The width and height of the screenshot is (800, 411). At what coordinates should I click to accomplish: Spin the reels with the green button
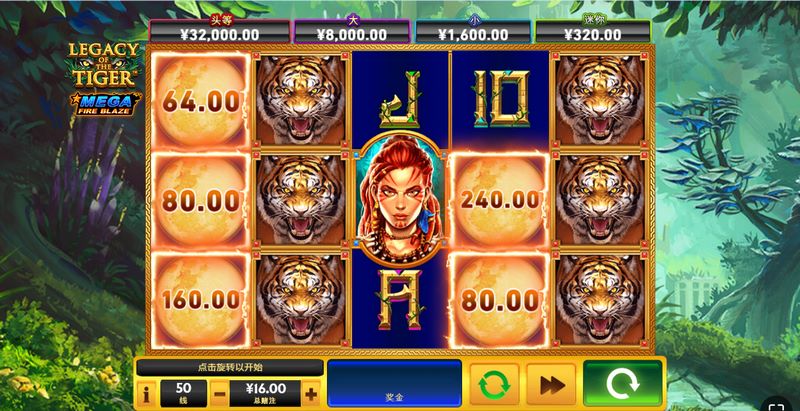(x=622, y=385)
